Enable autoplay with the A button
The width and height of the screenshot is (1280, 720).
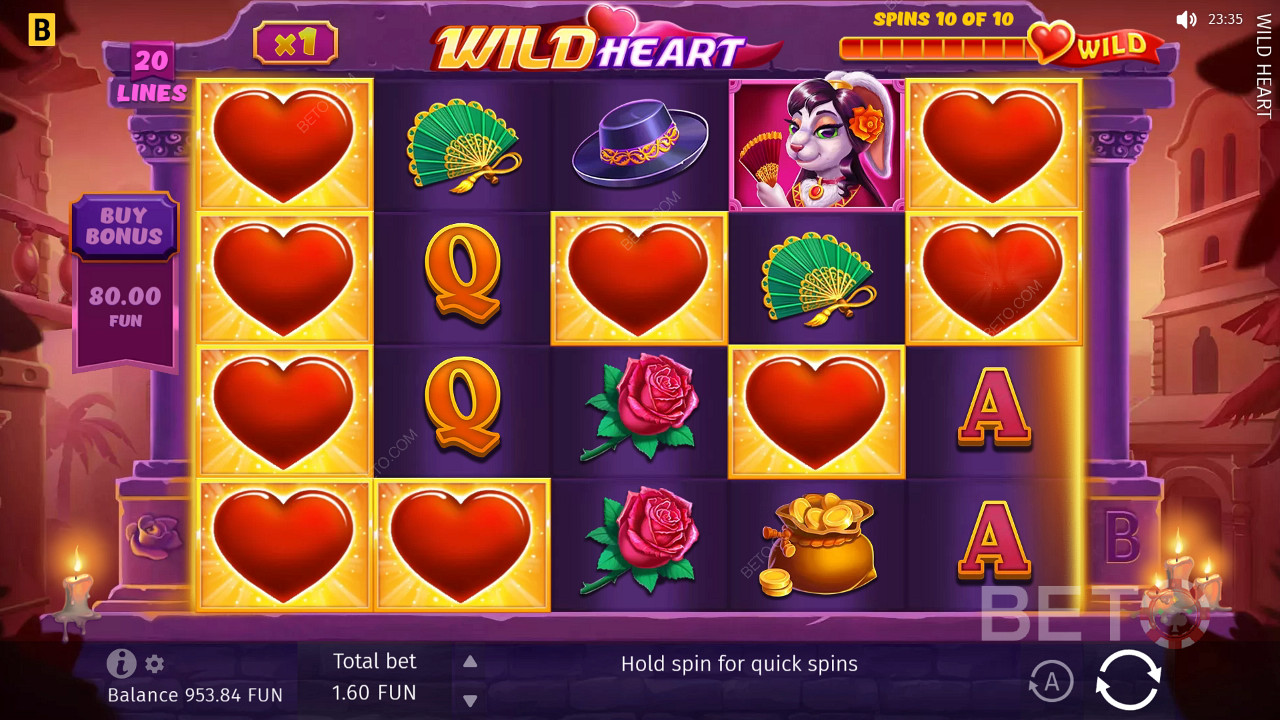point(1050,682)
